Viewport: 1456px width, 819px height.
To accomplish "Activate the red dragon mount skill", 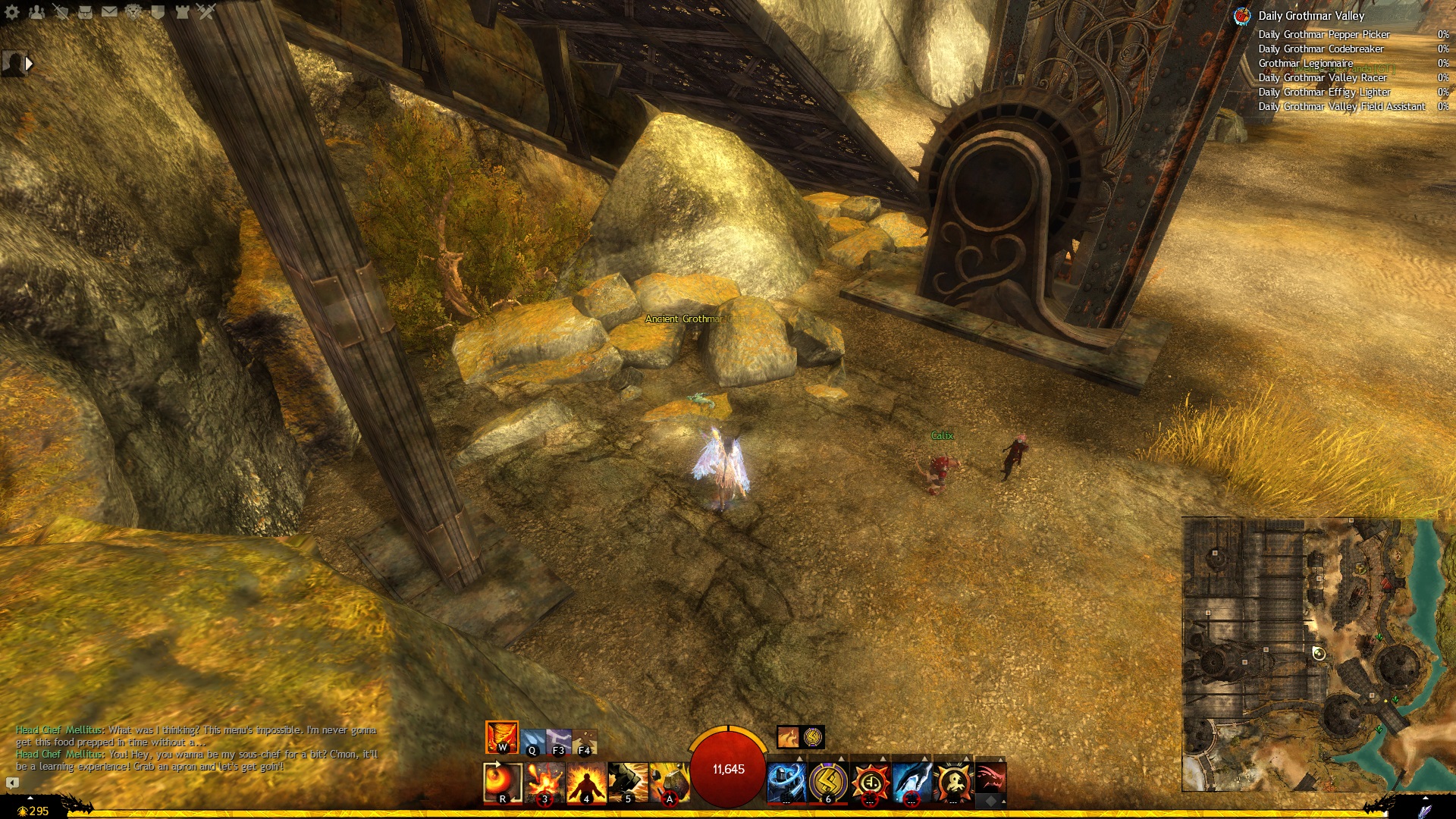I will tap(990, 778).
